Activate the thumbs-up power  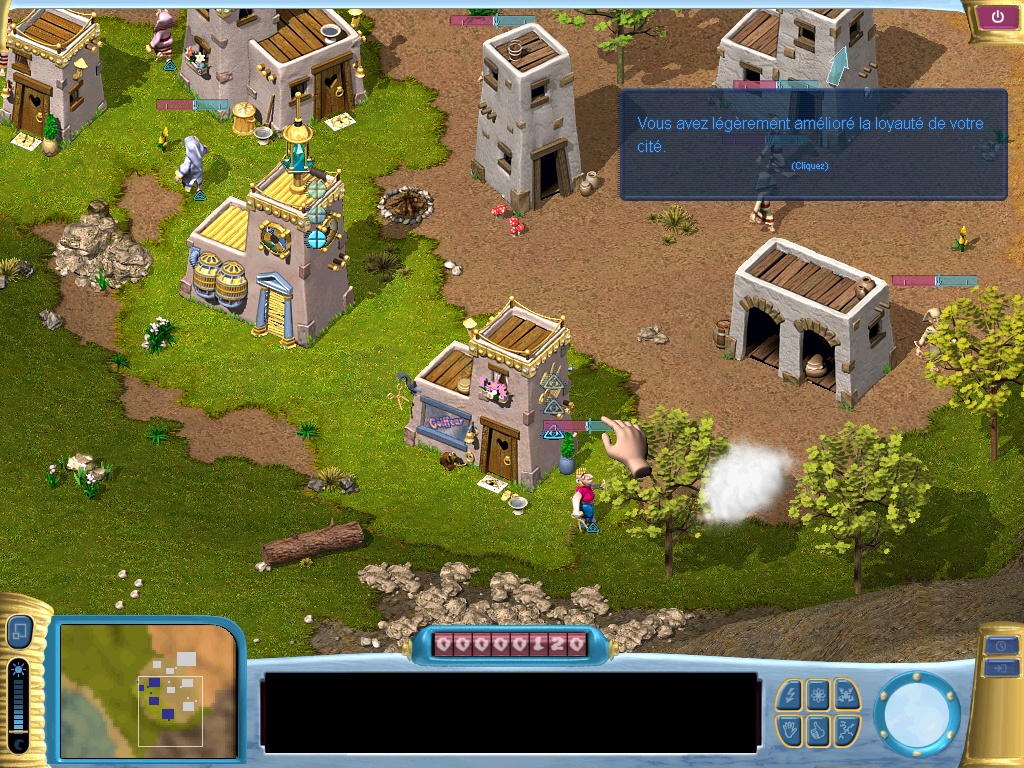(818, 729)
